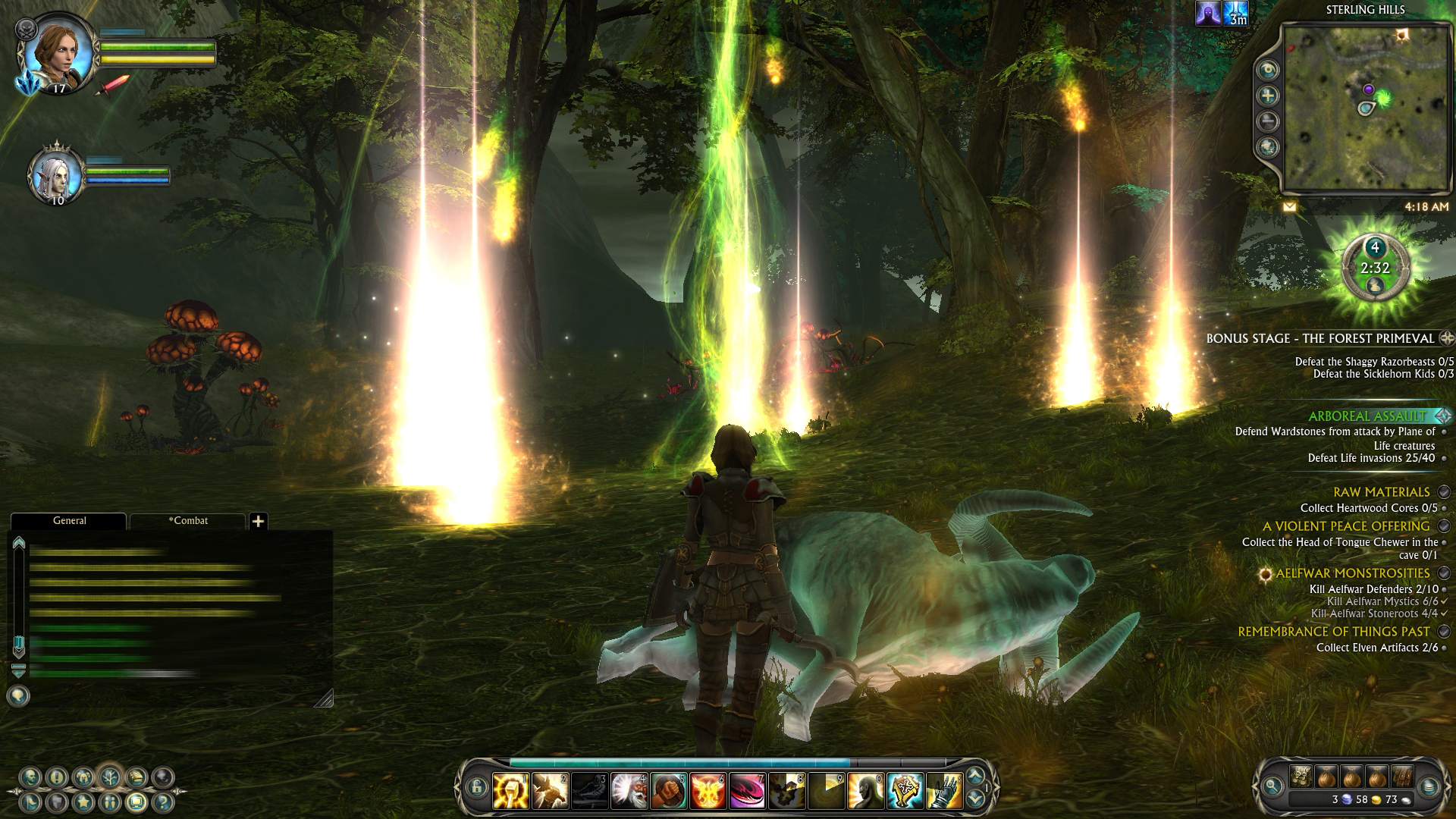Use the armored gauntlet ability
This screenshot has height=819, width=1456.
click(944, 790)
